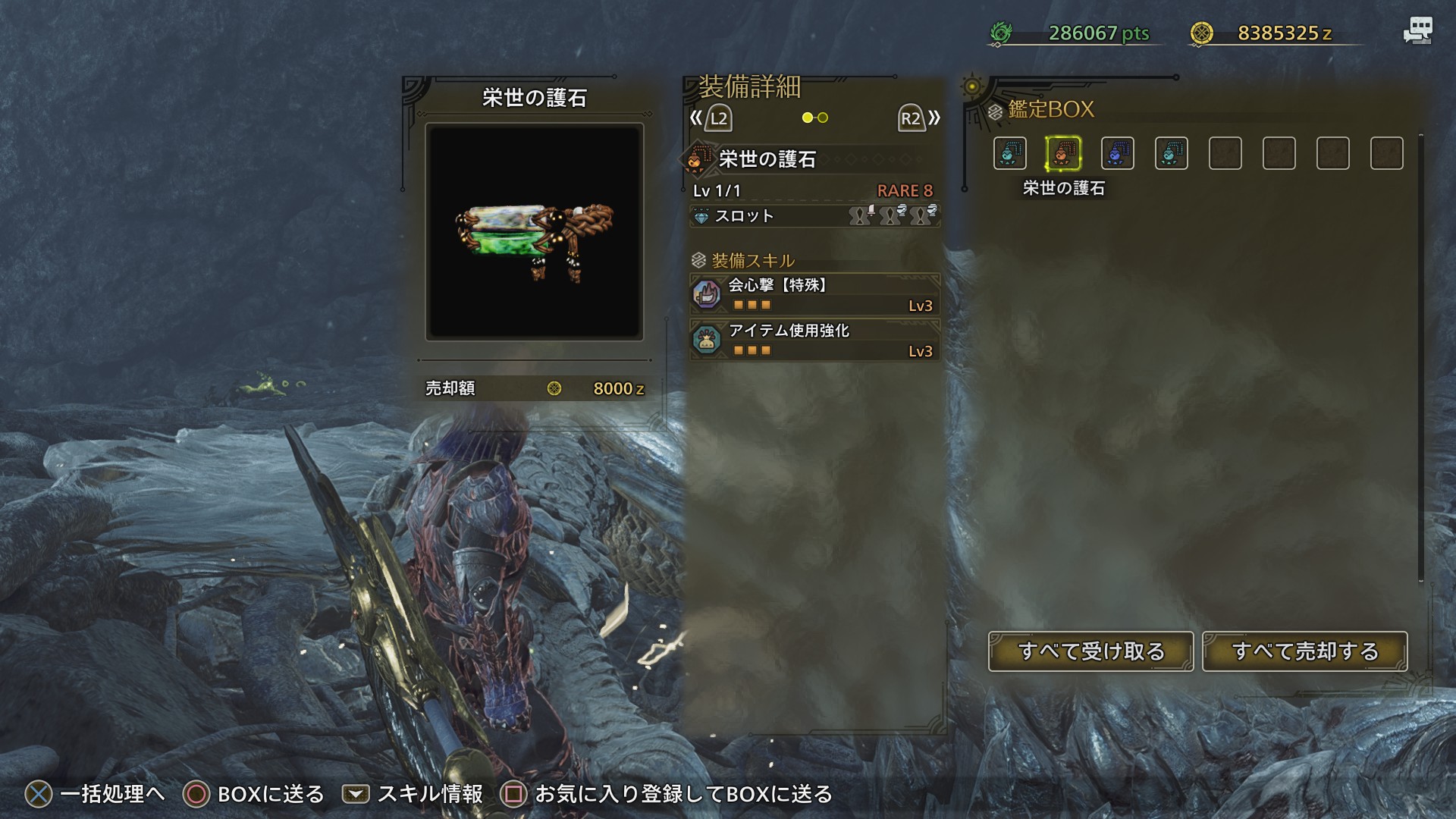
Task: Select the 会心撃【特殊】 skill row
Action: (814, 294)
